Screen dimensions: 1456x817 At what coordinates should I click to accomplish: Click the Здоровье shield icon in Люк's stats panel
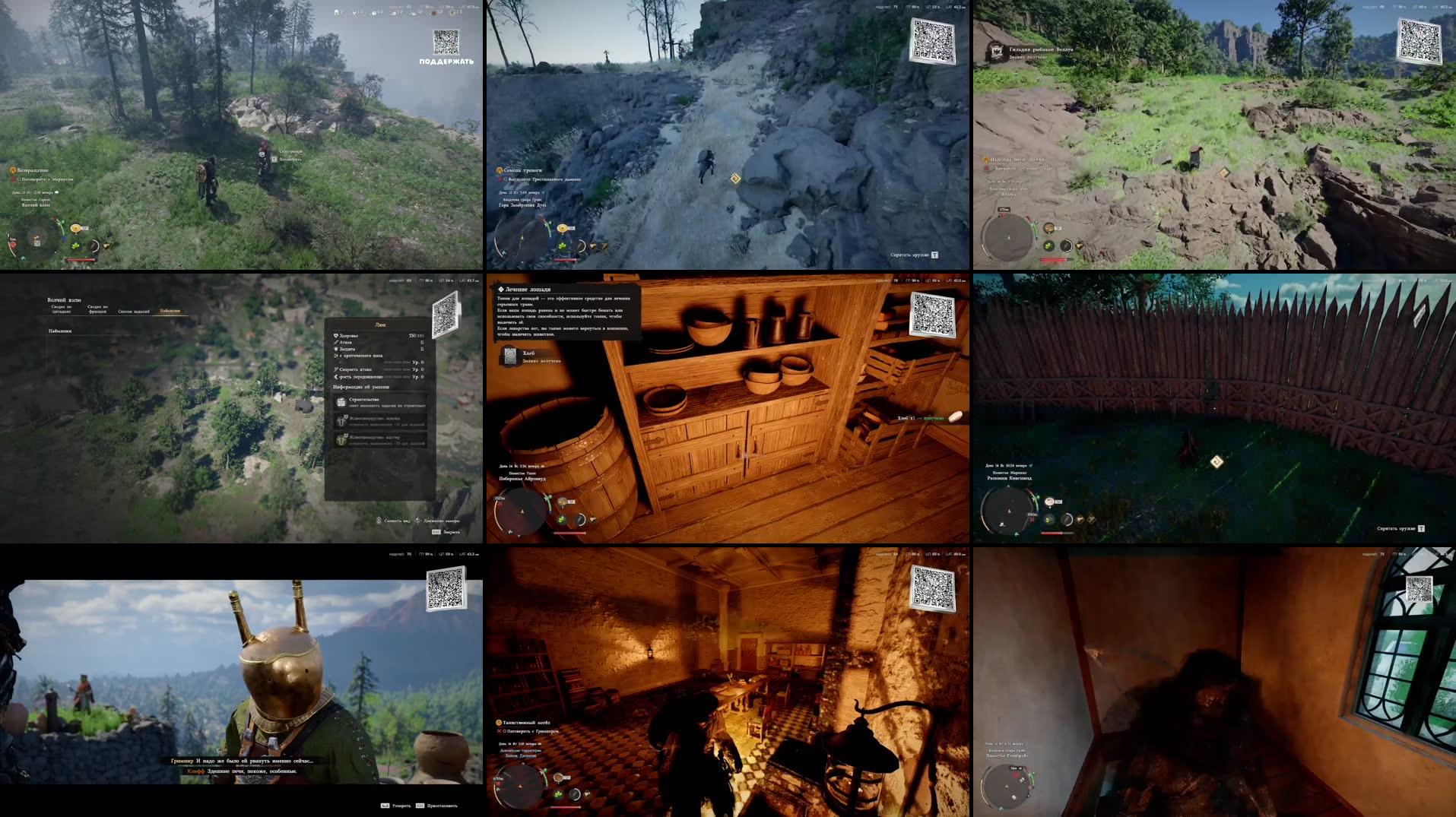click(x=335, y=335)
